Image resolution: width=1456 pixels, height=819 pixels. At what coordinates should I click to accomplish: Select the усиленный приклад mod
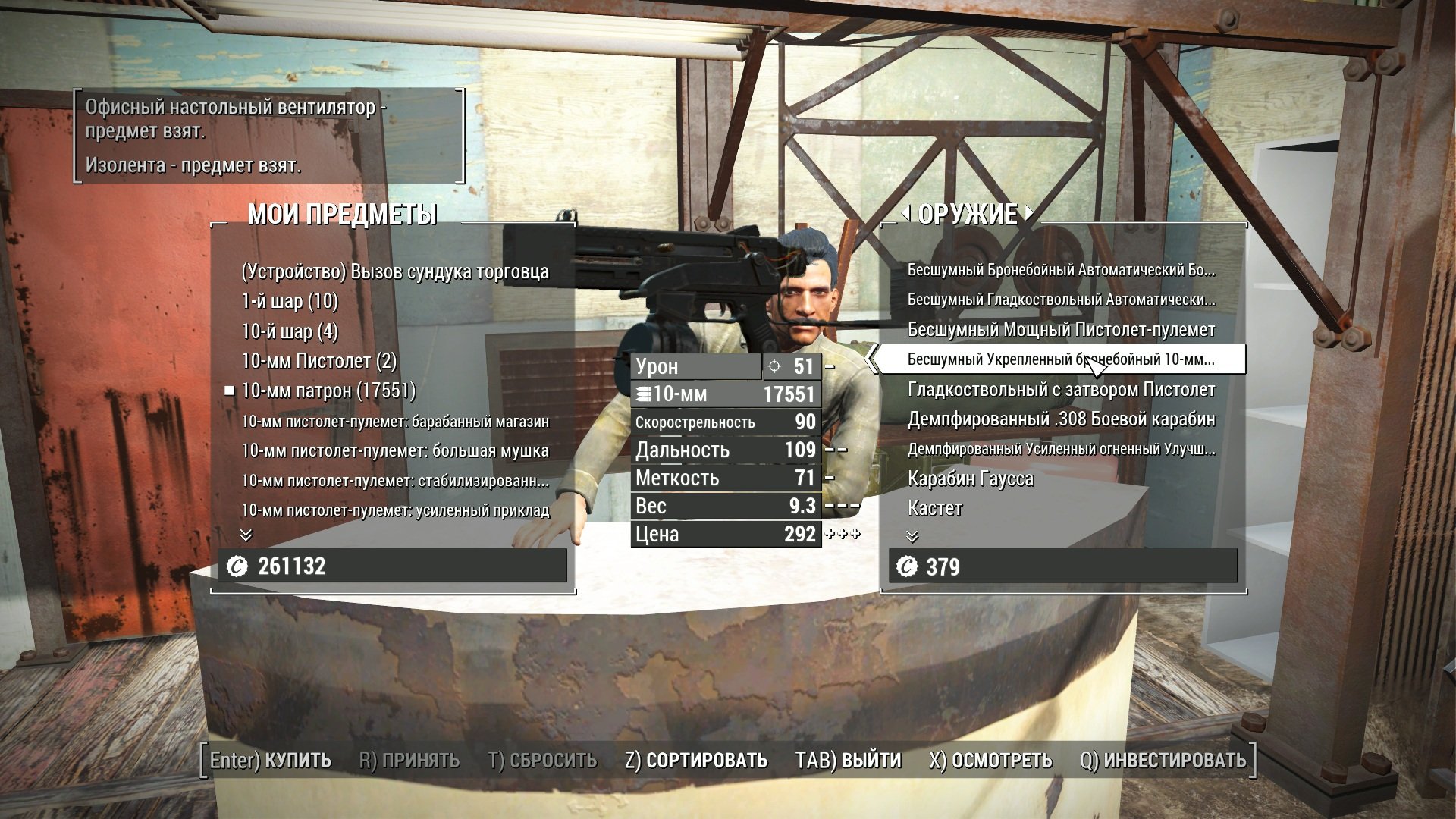point(395,510)
